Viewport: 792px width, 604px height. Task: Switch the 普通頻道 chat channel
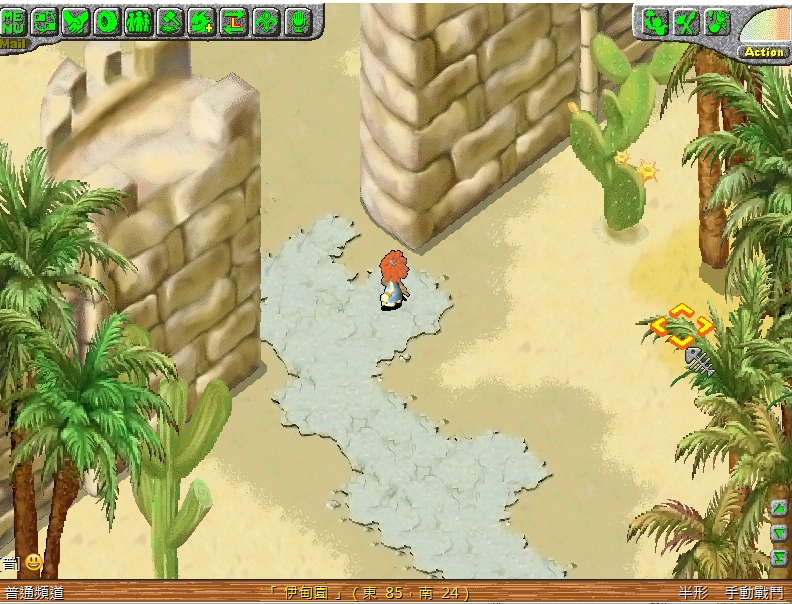click(34, 593)
